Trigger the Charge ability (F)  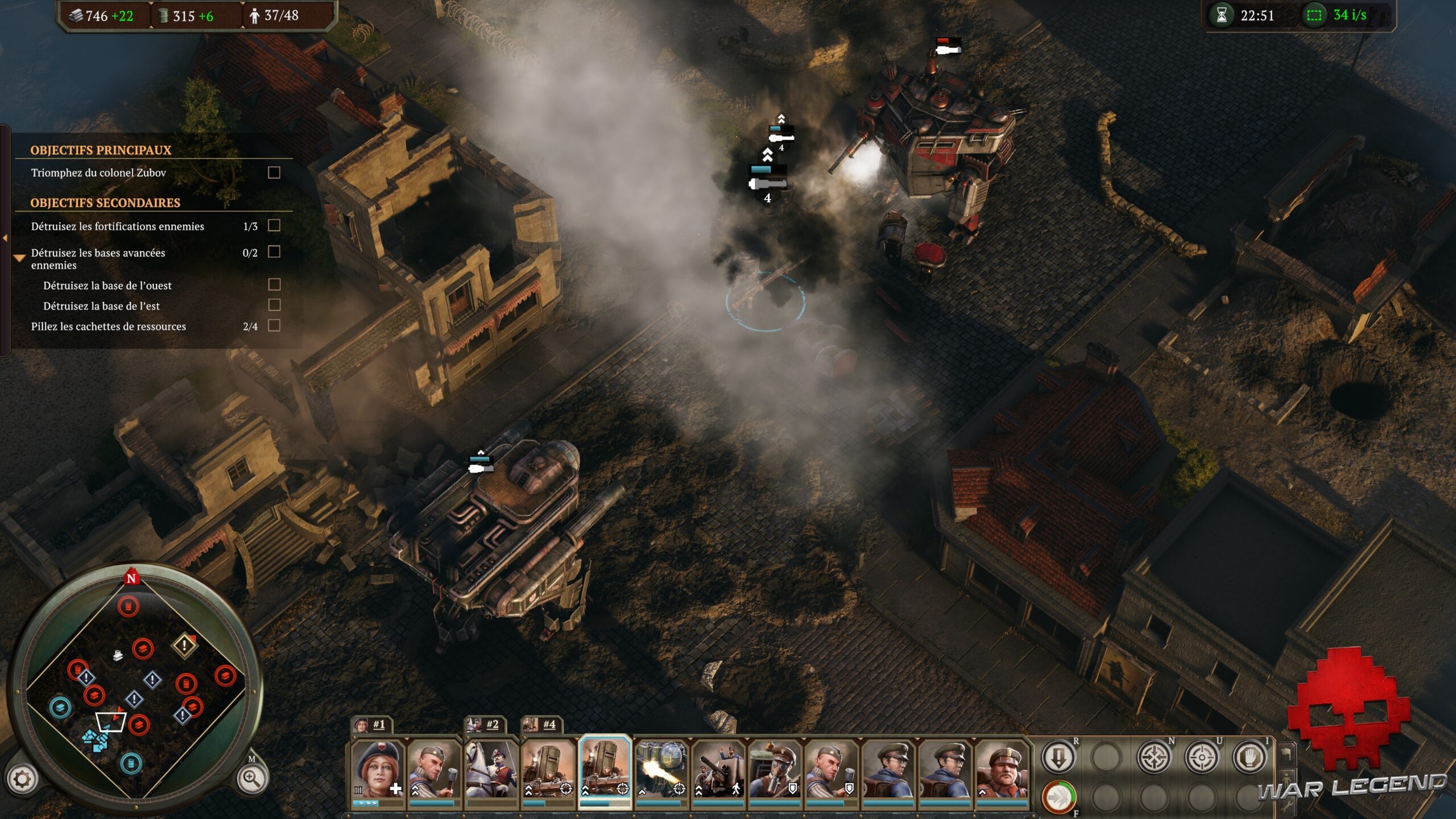pyautogui.click(x=1059, y=798)
